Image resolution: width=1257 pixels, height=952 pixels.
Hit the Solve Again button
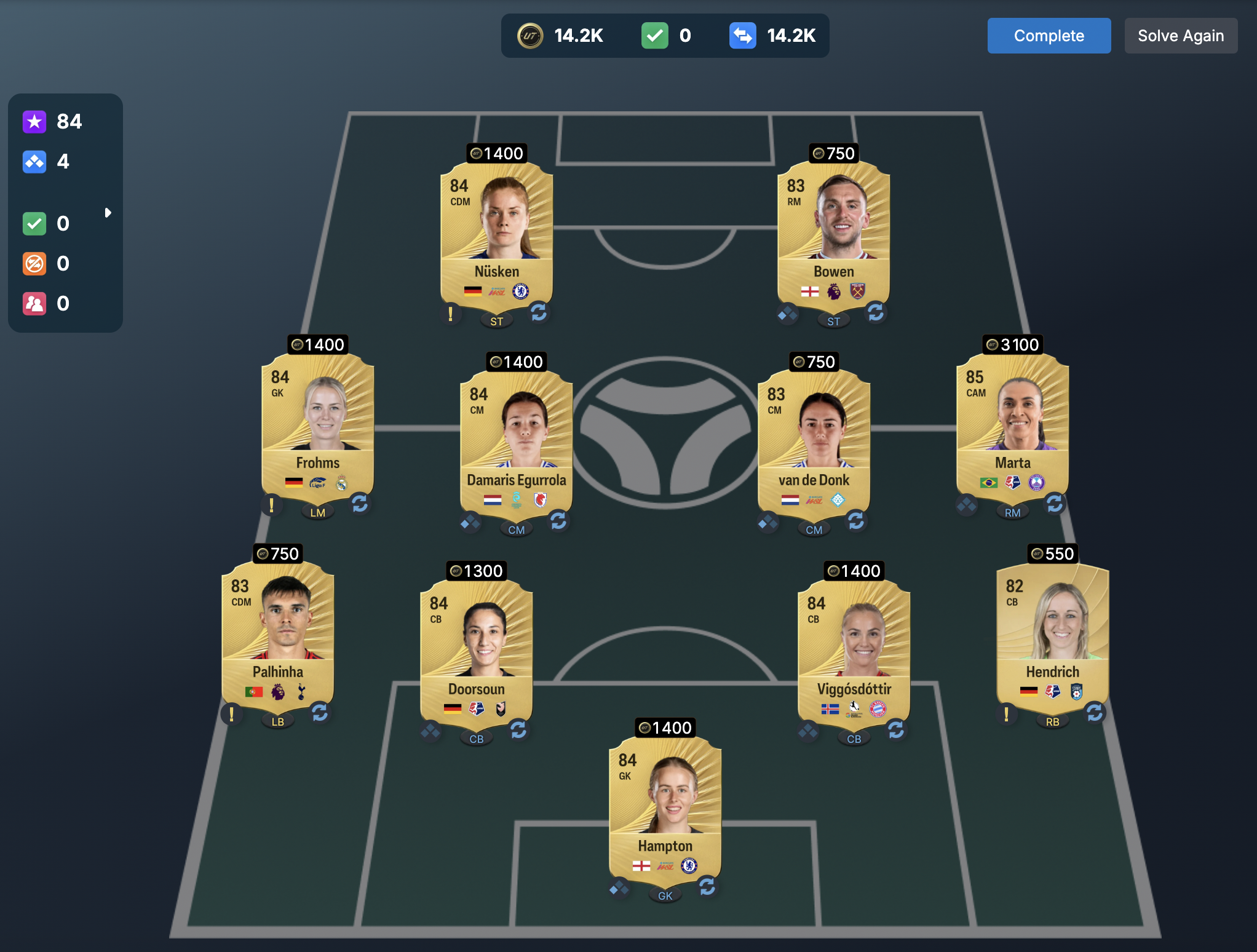(x=1180, y=36)
